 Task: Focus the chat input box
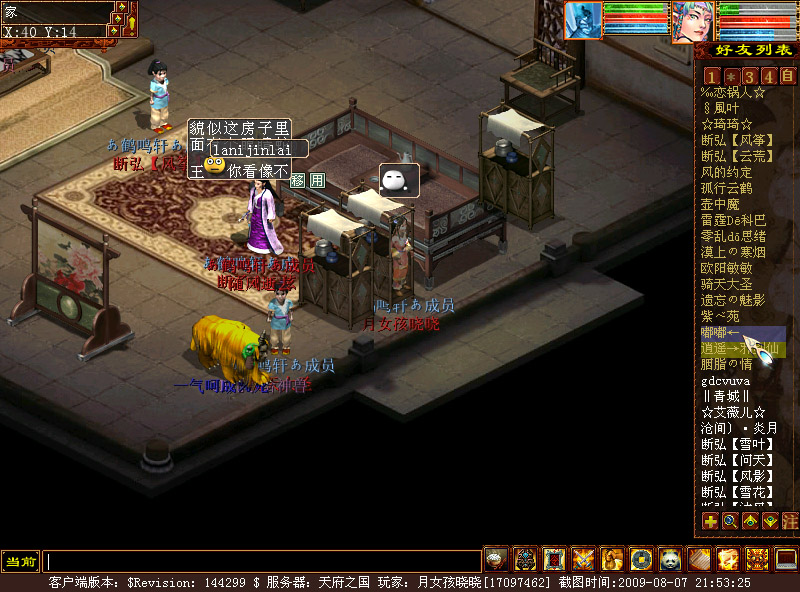pyautogui.click(x=262, y=561)
